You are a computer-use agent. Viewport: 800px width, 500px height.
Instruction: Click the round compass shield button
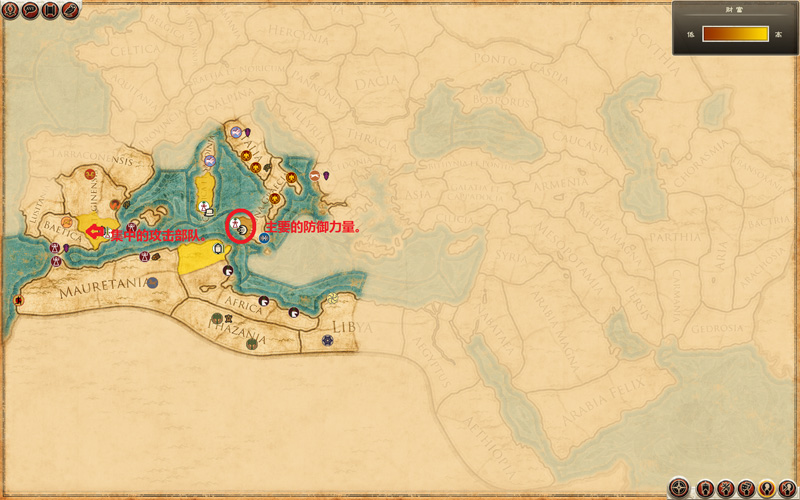[x=679, y=488]
